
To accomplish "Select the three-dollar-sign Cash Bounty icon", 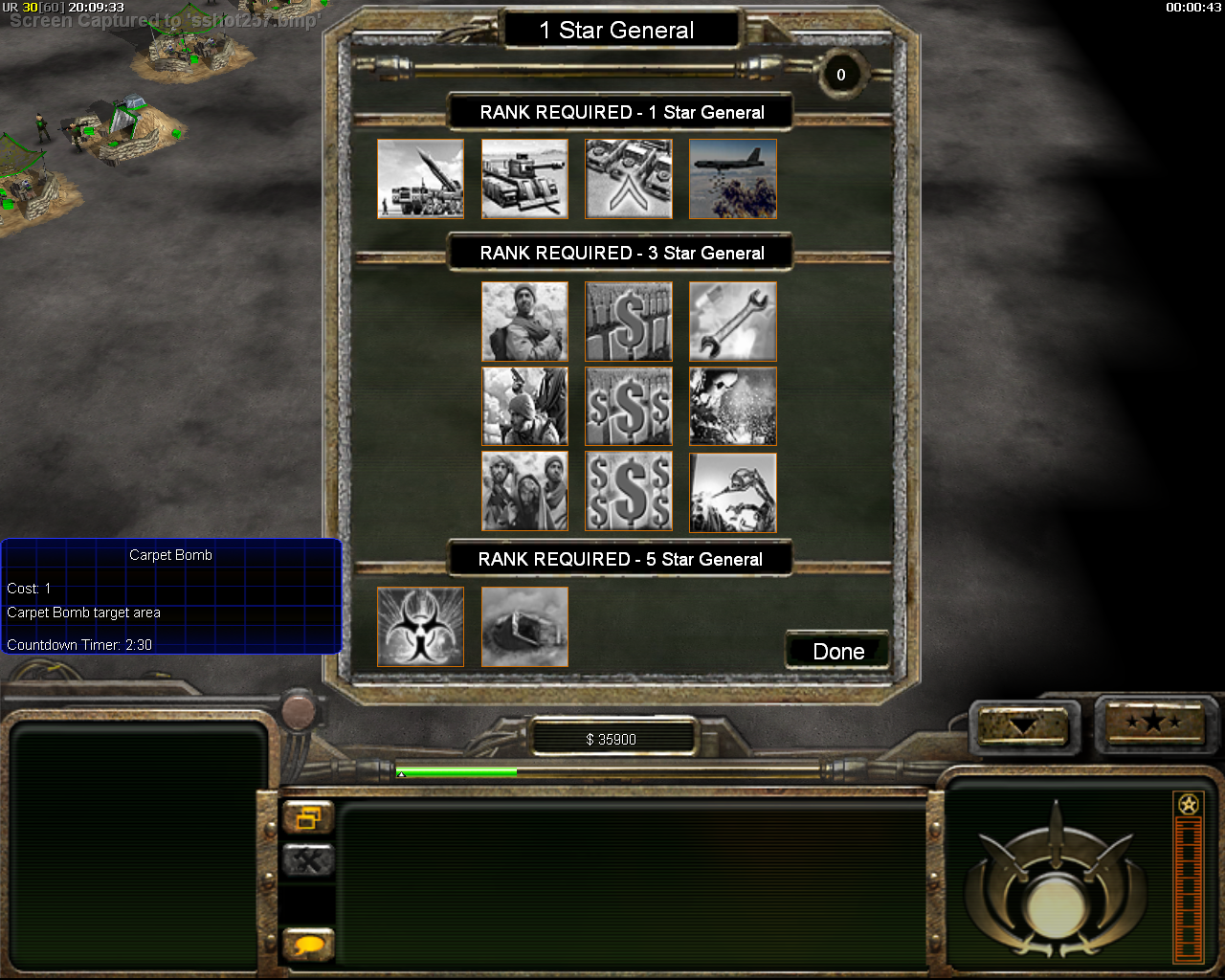I will (x=629, y=407).
